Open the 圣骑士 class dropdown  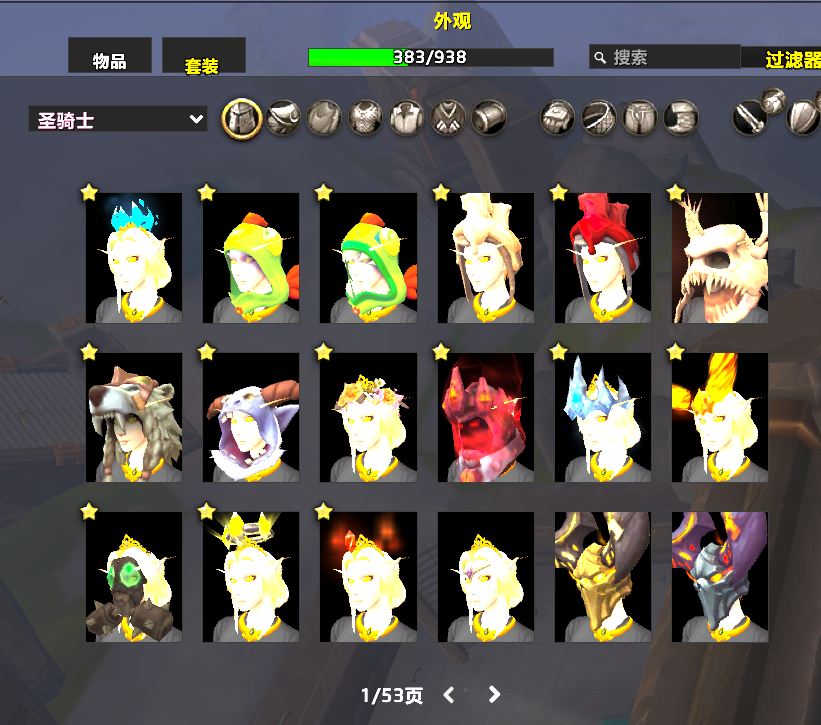click(x=118, y=120)
